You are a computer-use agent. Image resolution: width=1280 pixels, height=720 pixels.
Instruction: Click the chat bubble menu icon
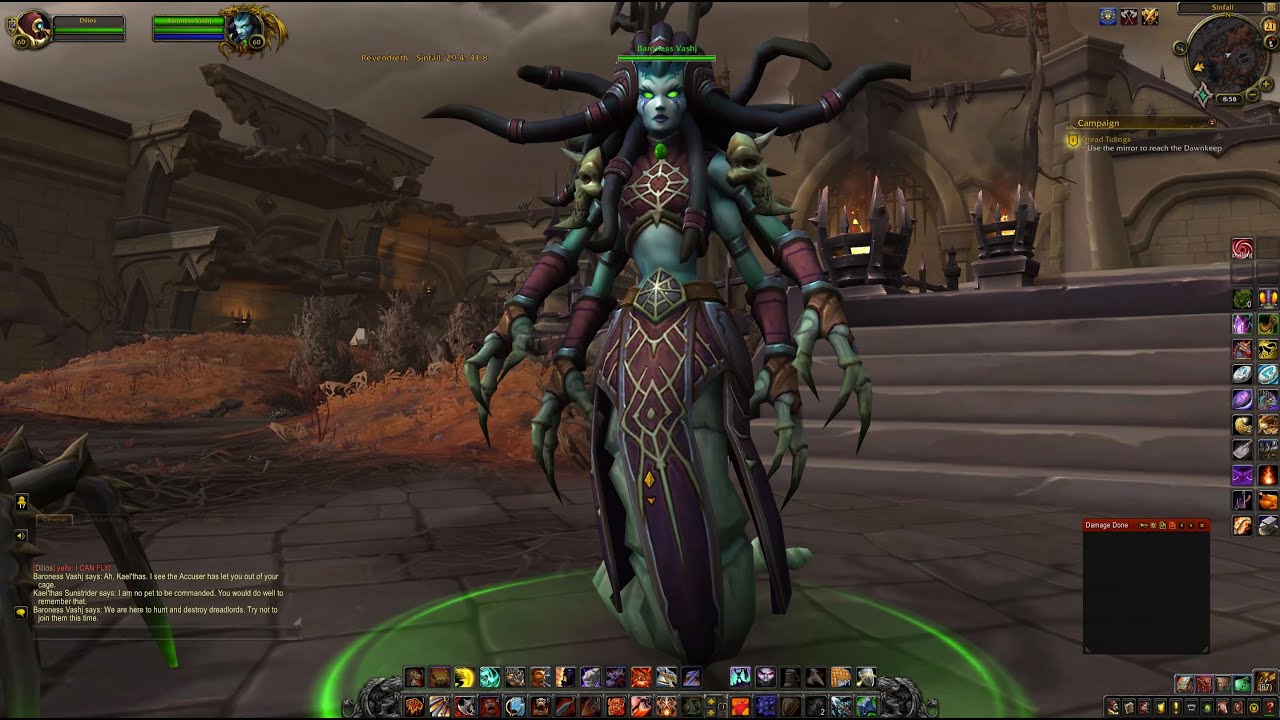pyautogui.click(x=20, y=612)
